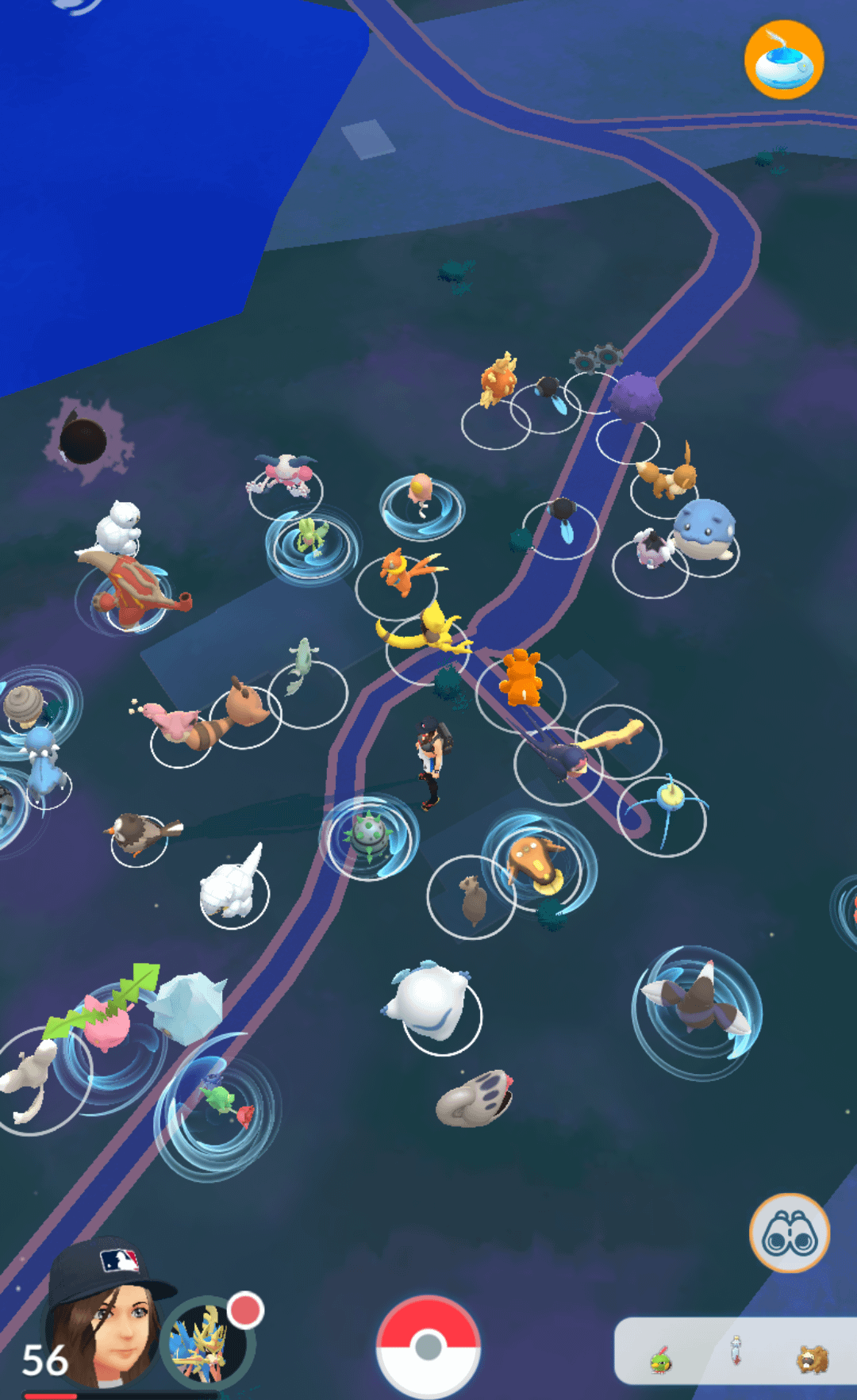This screenshot has height=1400, width=857.
Task: Tap the active incense icon
Action: 784,60
